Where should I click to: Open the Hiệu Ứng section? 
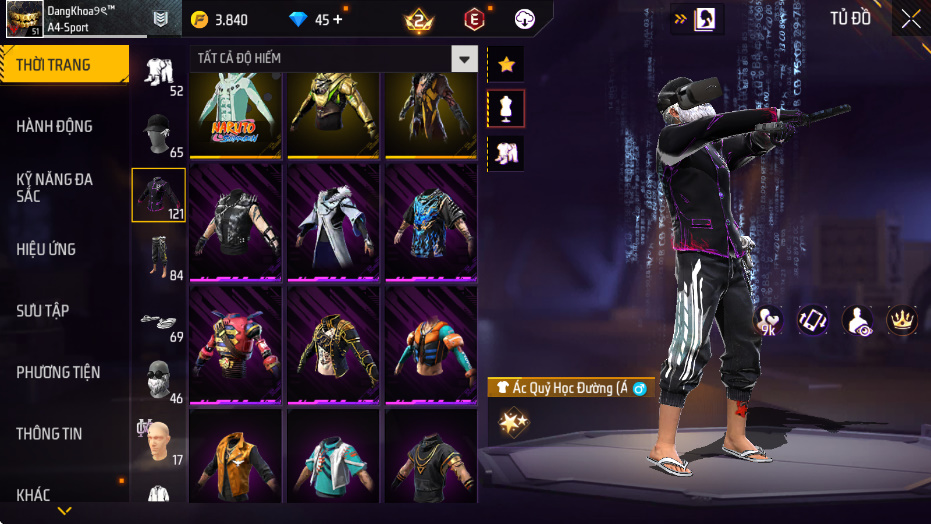[46, 249]
